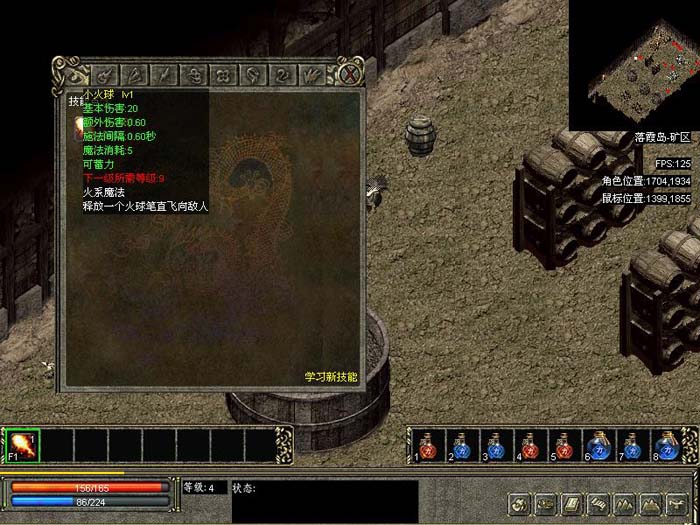
Task: Click the lamp-shaped button at the bar's end
Action: coord(674,502)
